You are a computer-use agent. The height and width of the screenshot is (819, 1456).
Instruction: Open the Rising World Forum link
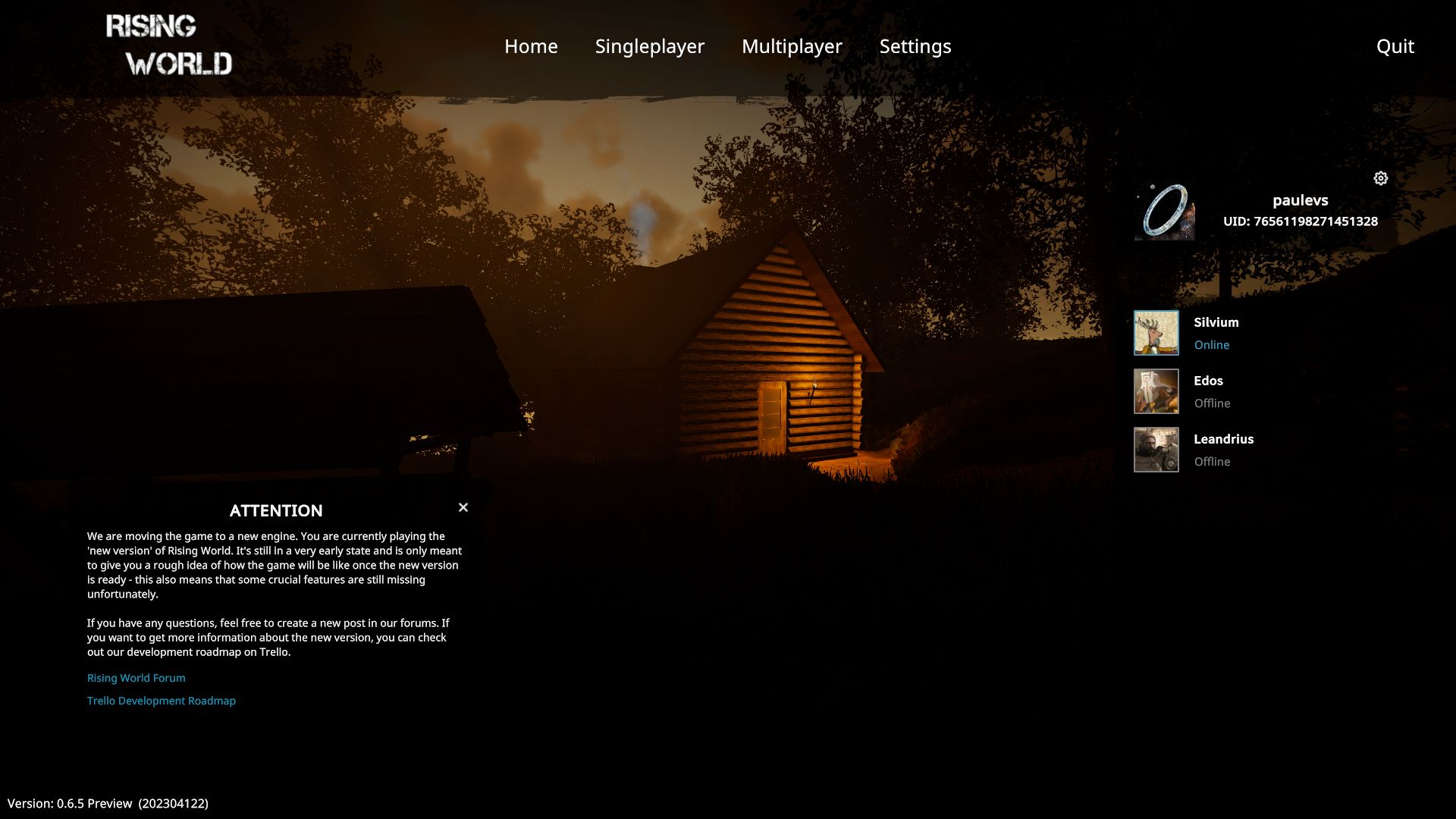[x=136, y=678]
